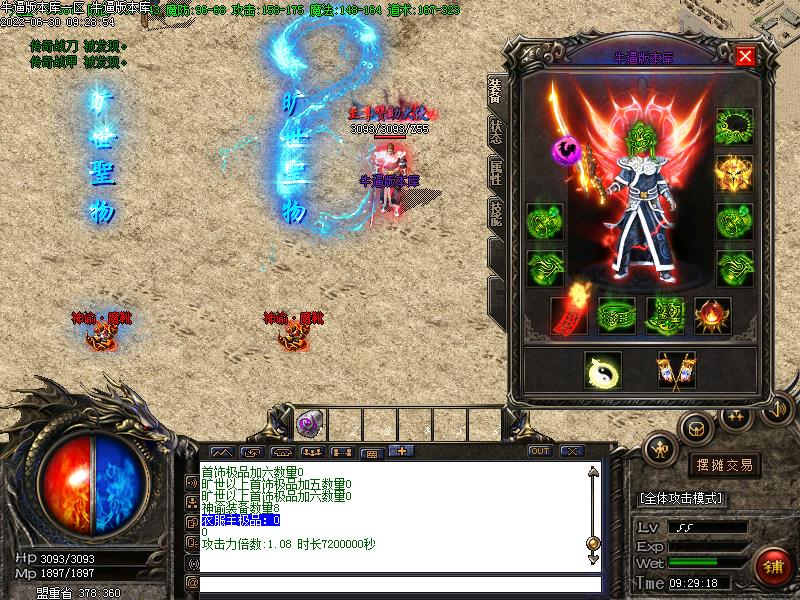Select the golden medal equipment slot
This screenshot has height=600, width=800.
coord(733,173)
